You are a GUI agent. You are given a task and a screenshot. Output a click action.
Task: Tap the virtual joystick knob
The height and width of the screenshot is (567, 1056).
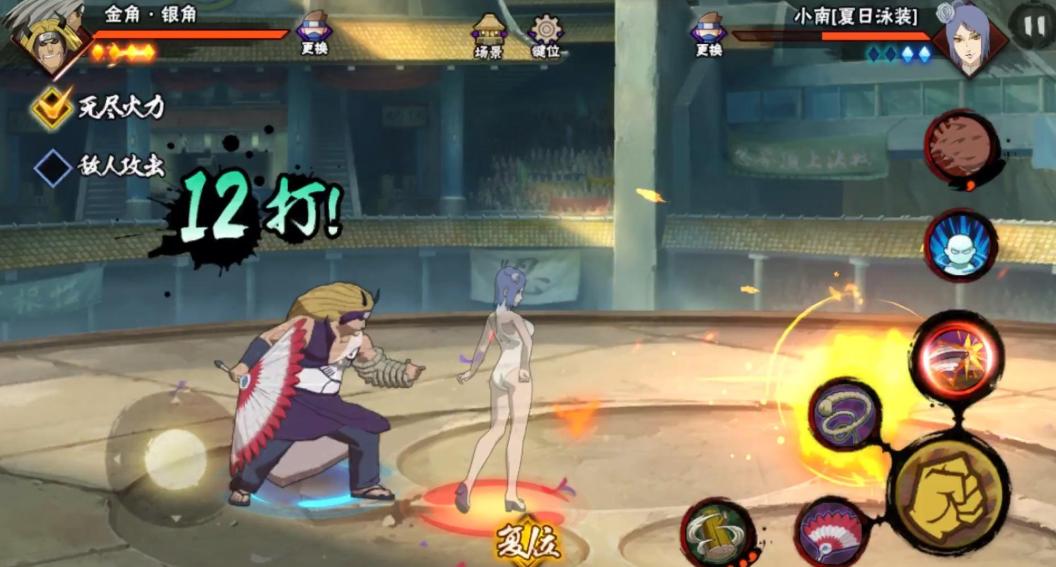point(176,459)
